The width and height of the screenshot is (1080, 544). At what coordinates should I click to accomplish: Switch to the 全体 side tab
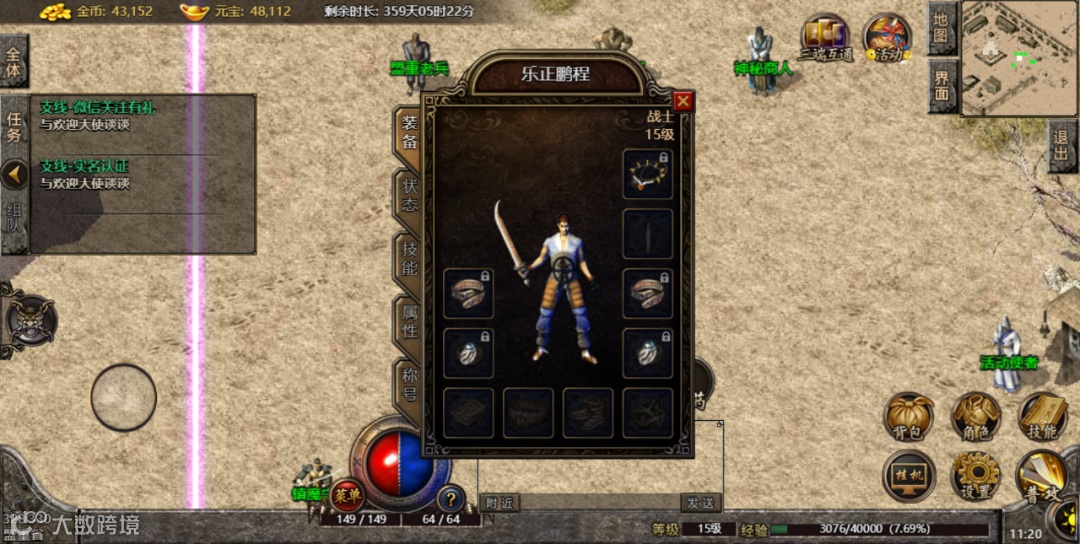[14, 62]
